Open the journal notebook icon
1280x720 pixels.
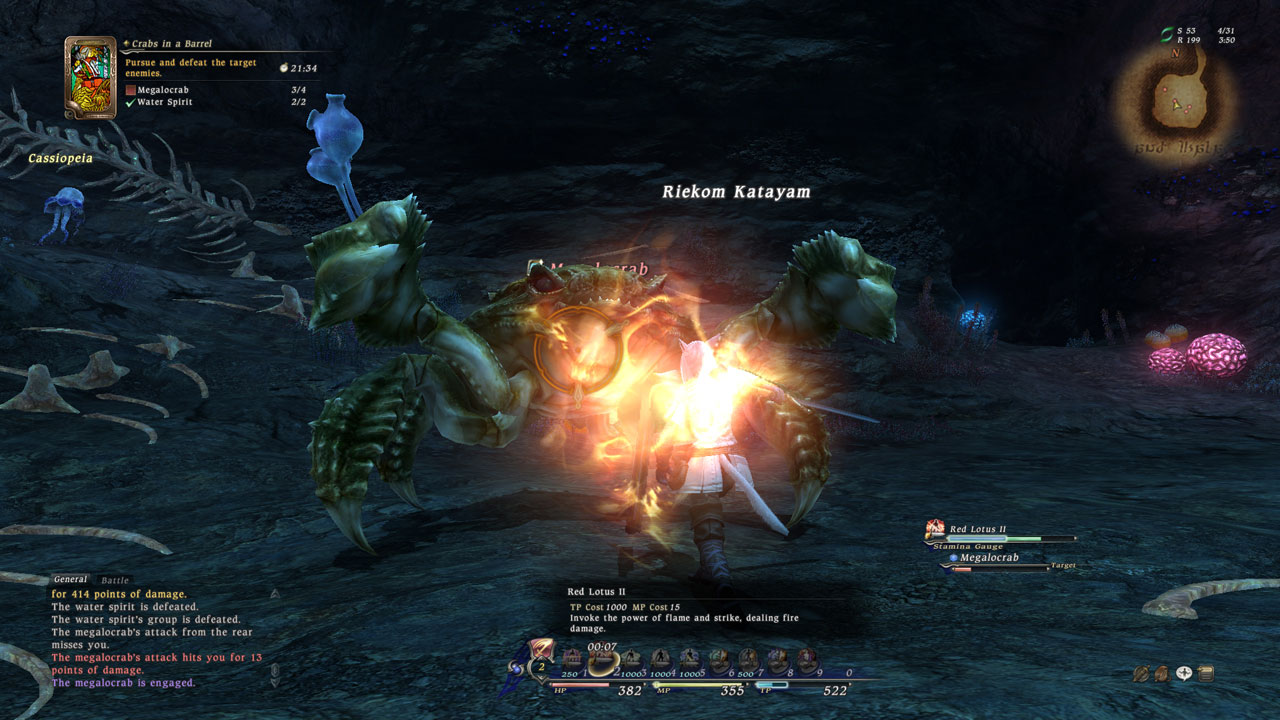[x=1206, y=673]
